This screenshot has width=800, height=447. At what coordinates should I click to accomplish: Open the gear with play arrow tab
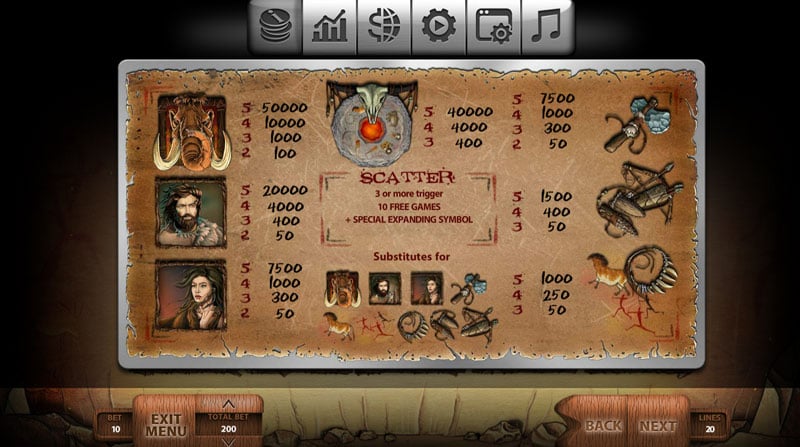(x=438, y=27)
